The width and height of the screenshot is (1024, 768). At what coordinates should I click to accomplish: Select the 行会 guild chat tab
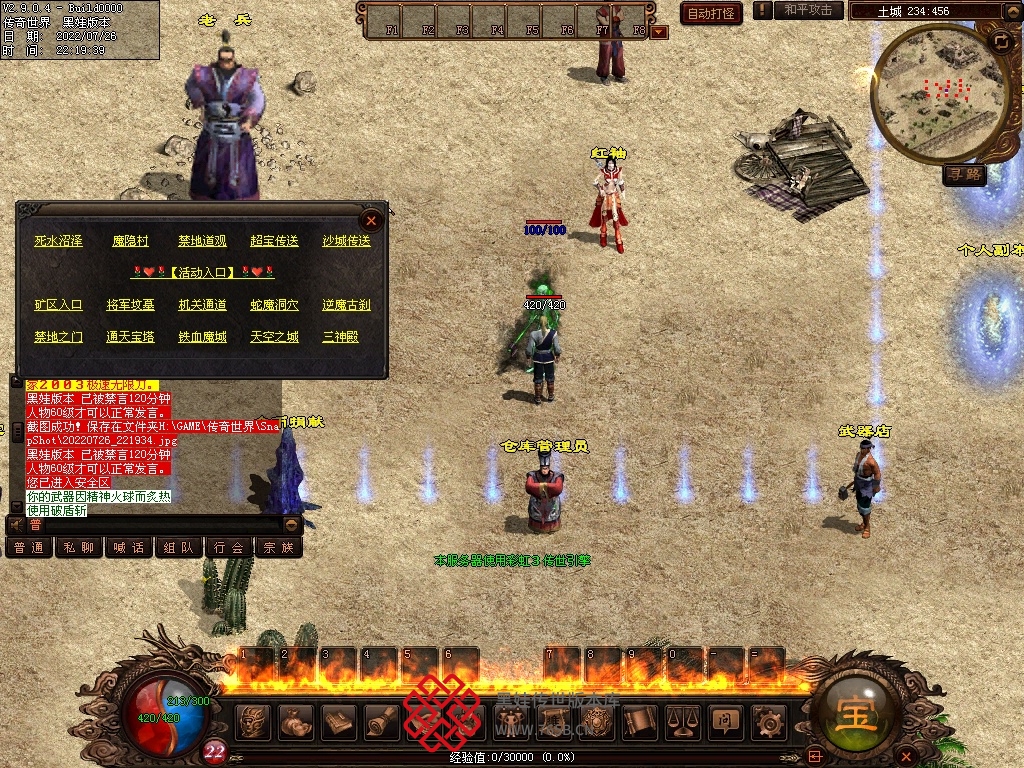(x=229, y=548)
